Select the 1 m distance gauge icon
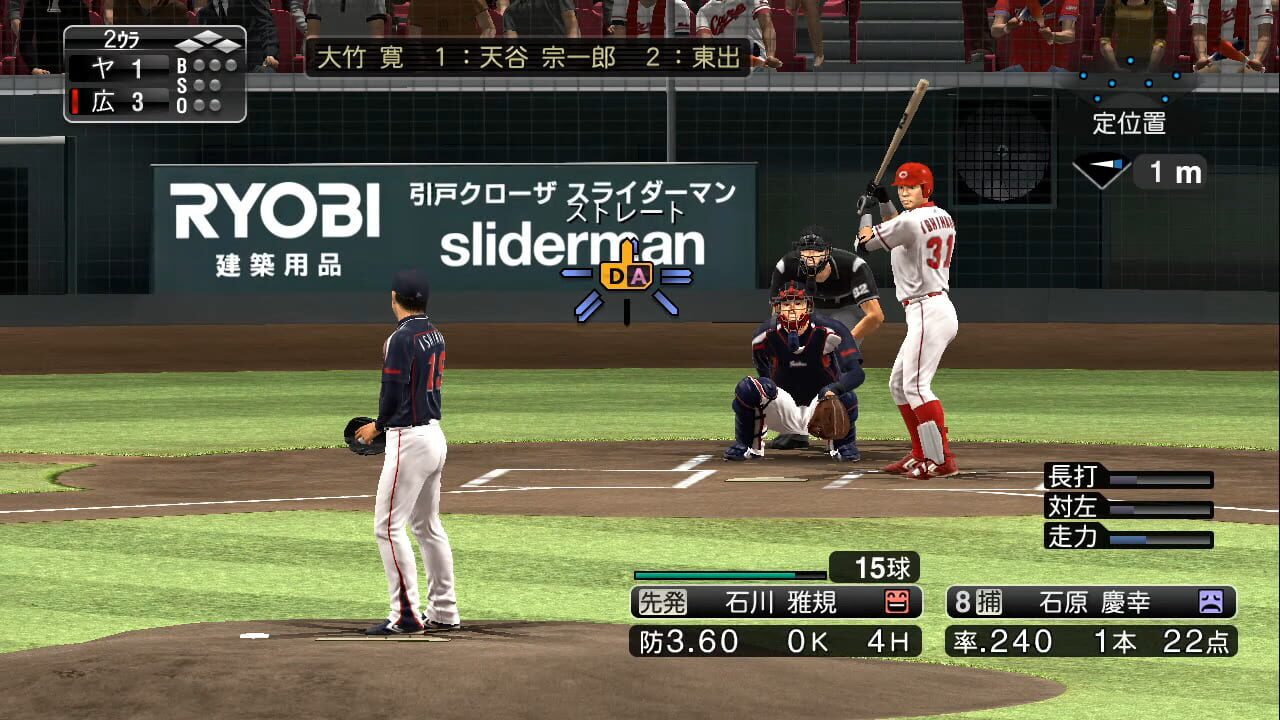1280x720 pixels. point(1168,171)
